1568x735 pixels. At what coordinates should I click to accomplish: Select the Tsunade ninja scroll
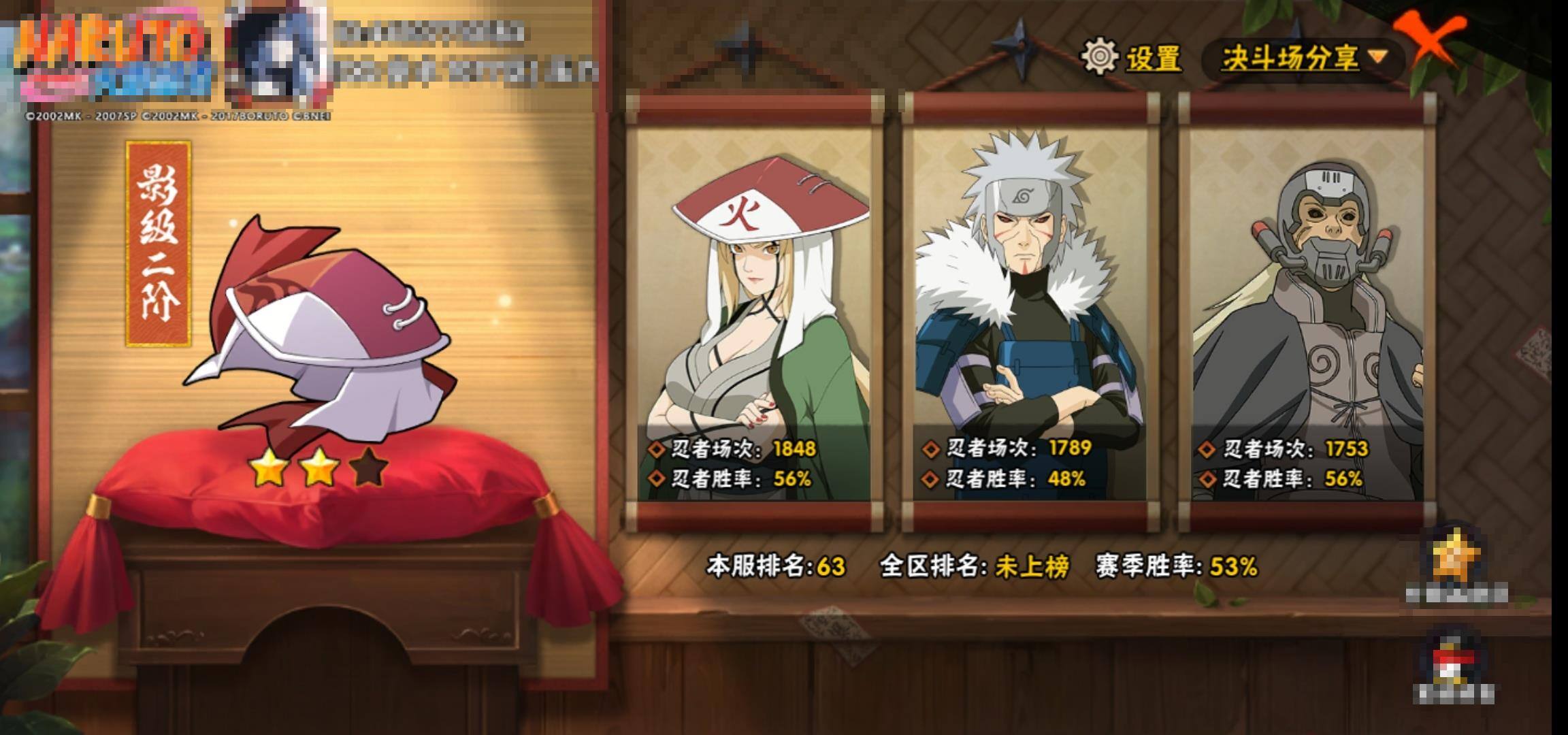click(755, 313)
